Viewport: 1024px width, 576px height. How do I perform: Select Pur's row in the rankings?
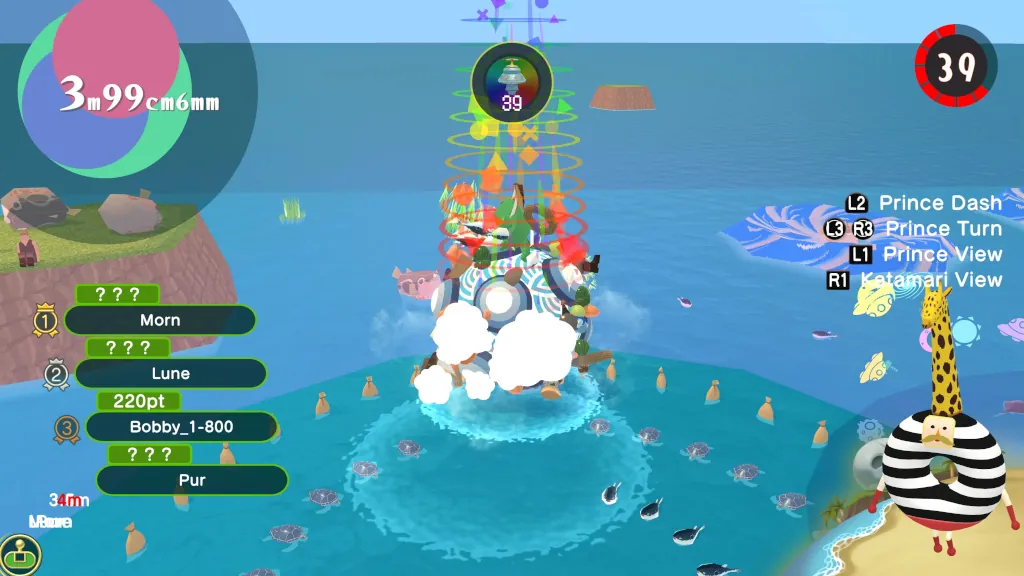pos(192,480)
